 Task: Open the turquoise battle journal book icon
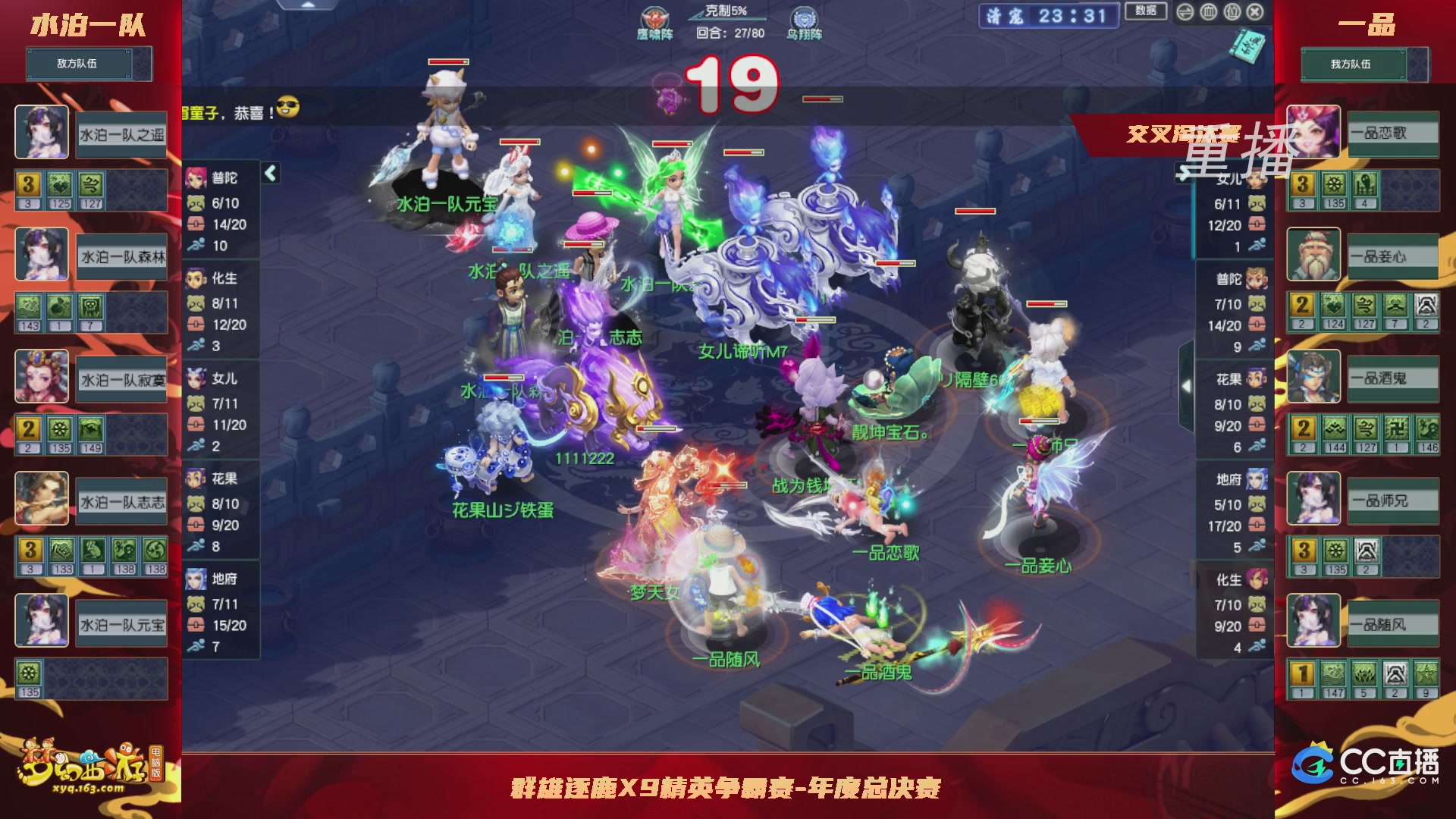1247,45
